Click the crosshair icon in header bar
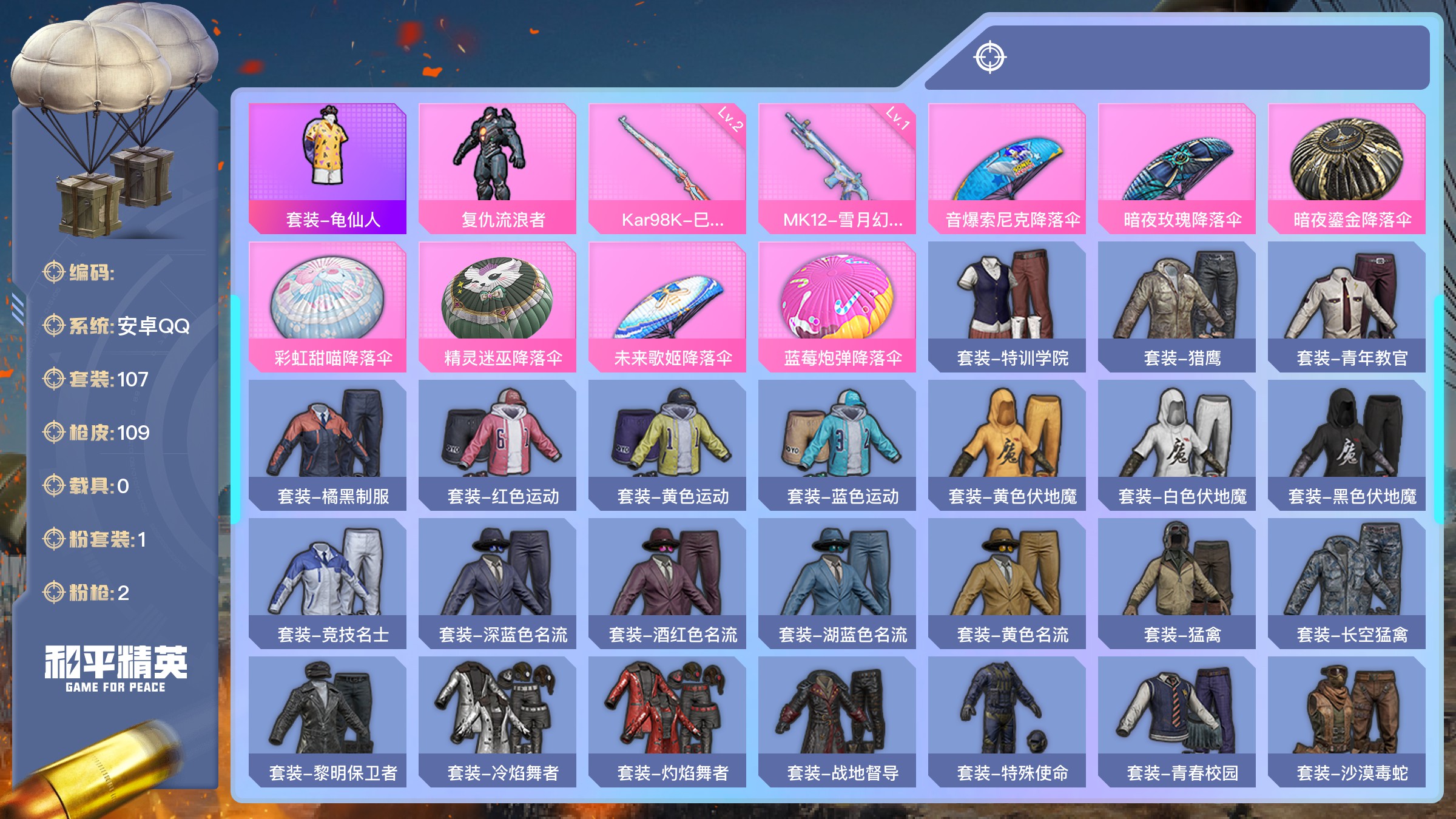 tap(990, 58)
